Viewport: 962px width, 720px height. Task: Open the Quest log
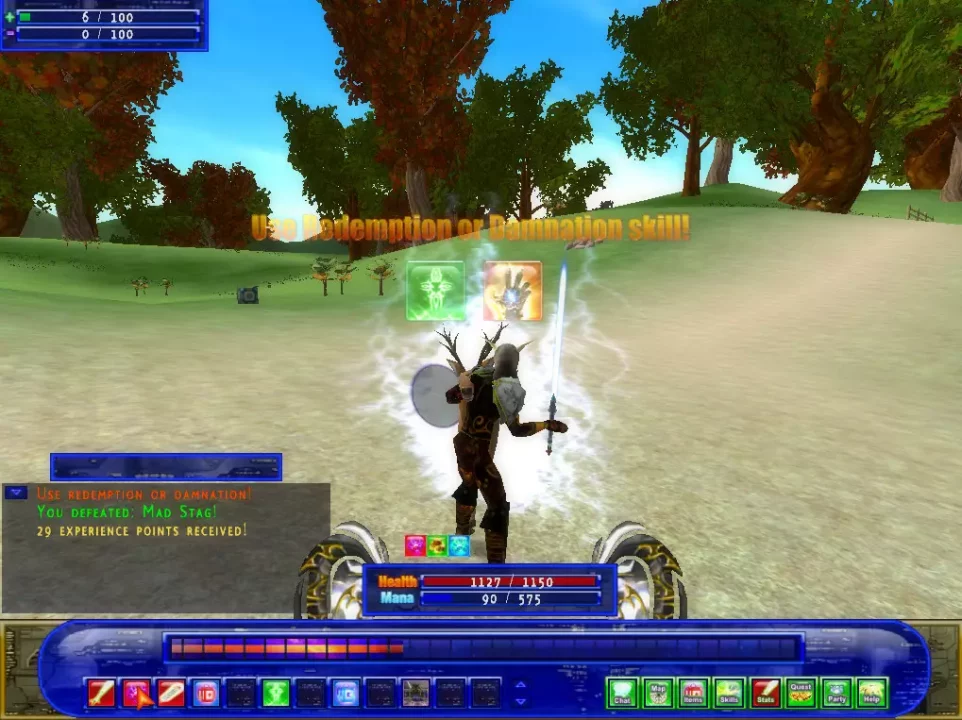801,693
